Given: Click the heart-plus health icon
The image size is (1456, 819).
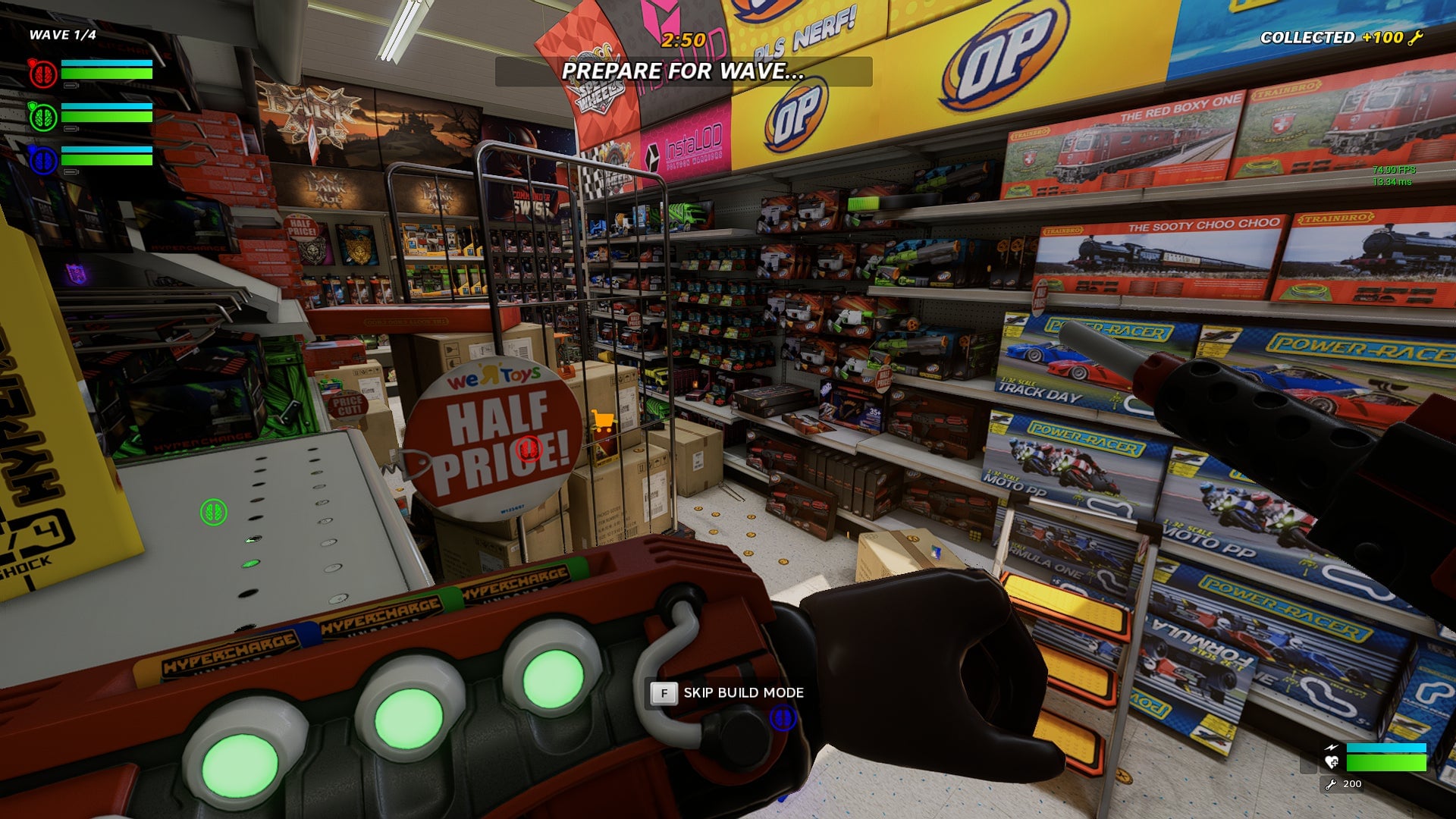Looking at the screenshot, I should point(1331,762).
